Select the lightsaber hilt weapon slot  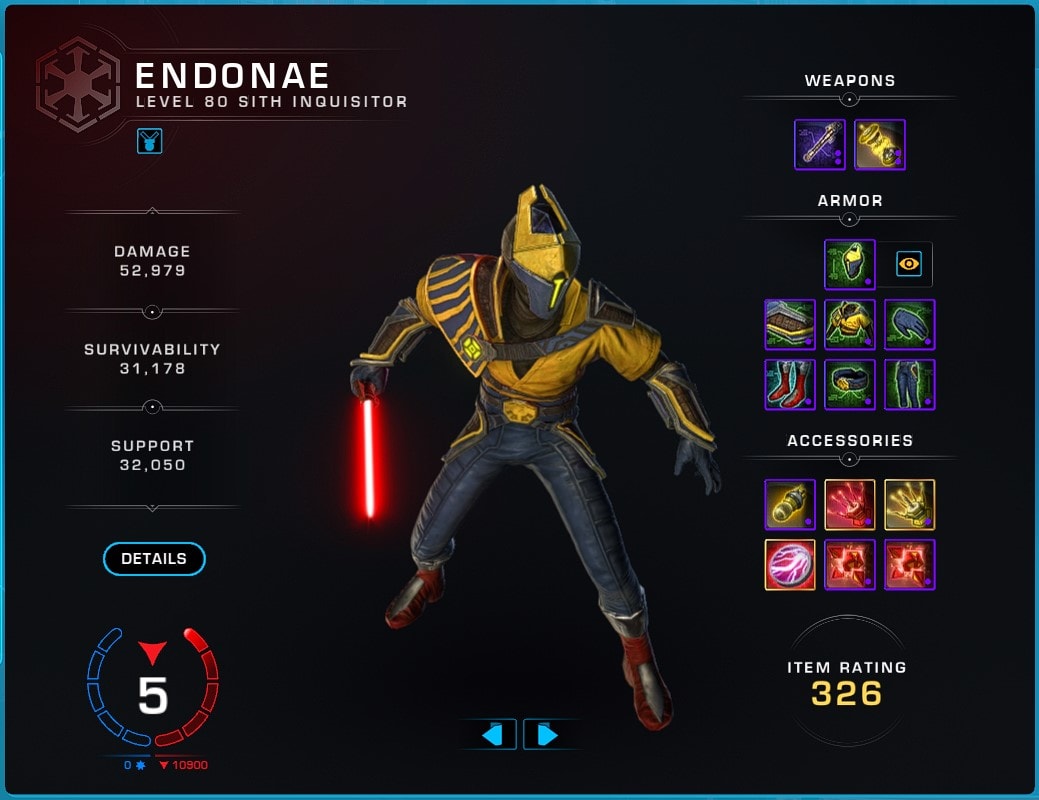(820, 145)
